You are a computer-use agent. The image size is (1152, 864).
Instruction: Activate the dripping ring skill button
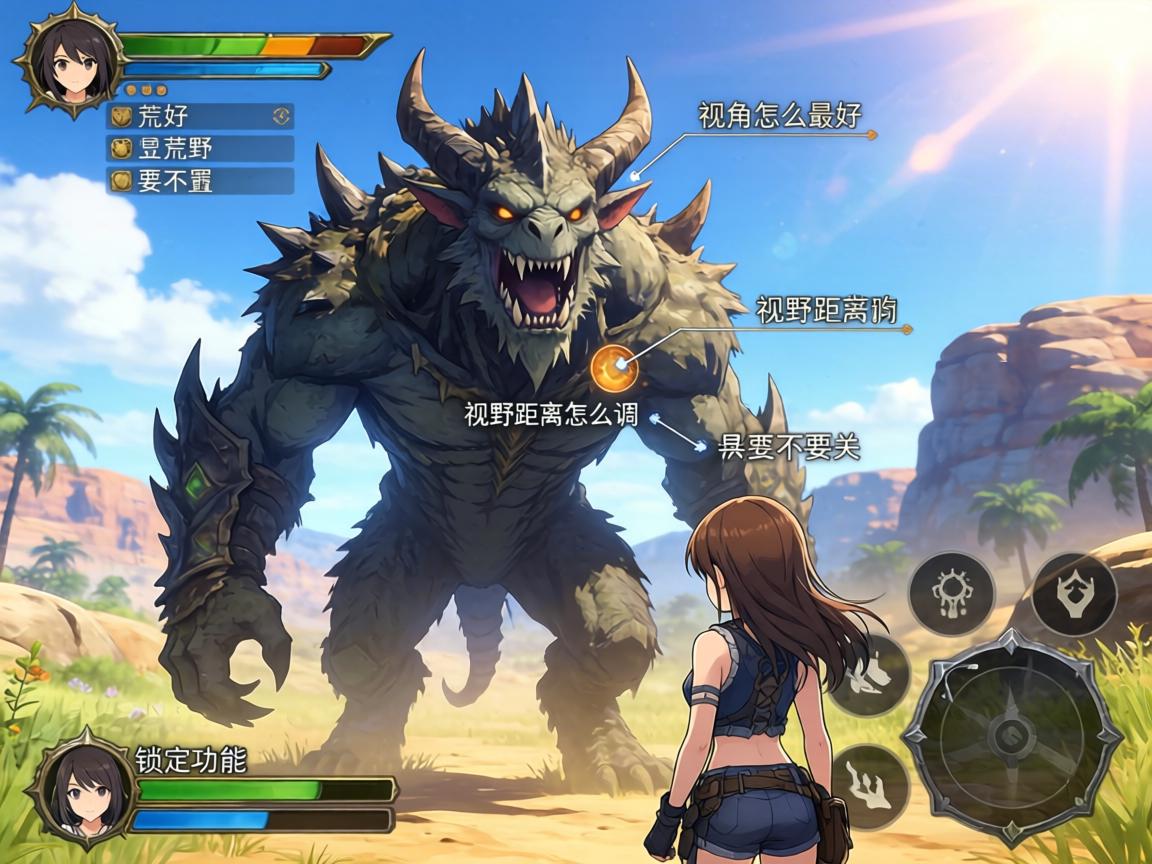[x=951, y=593]
